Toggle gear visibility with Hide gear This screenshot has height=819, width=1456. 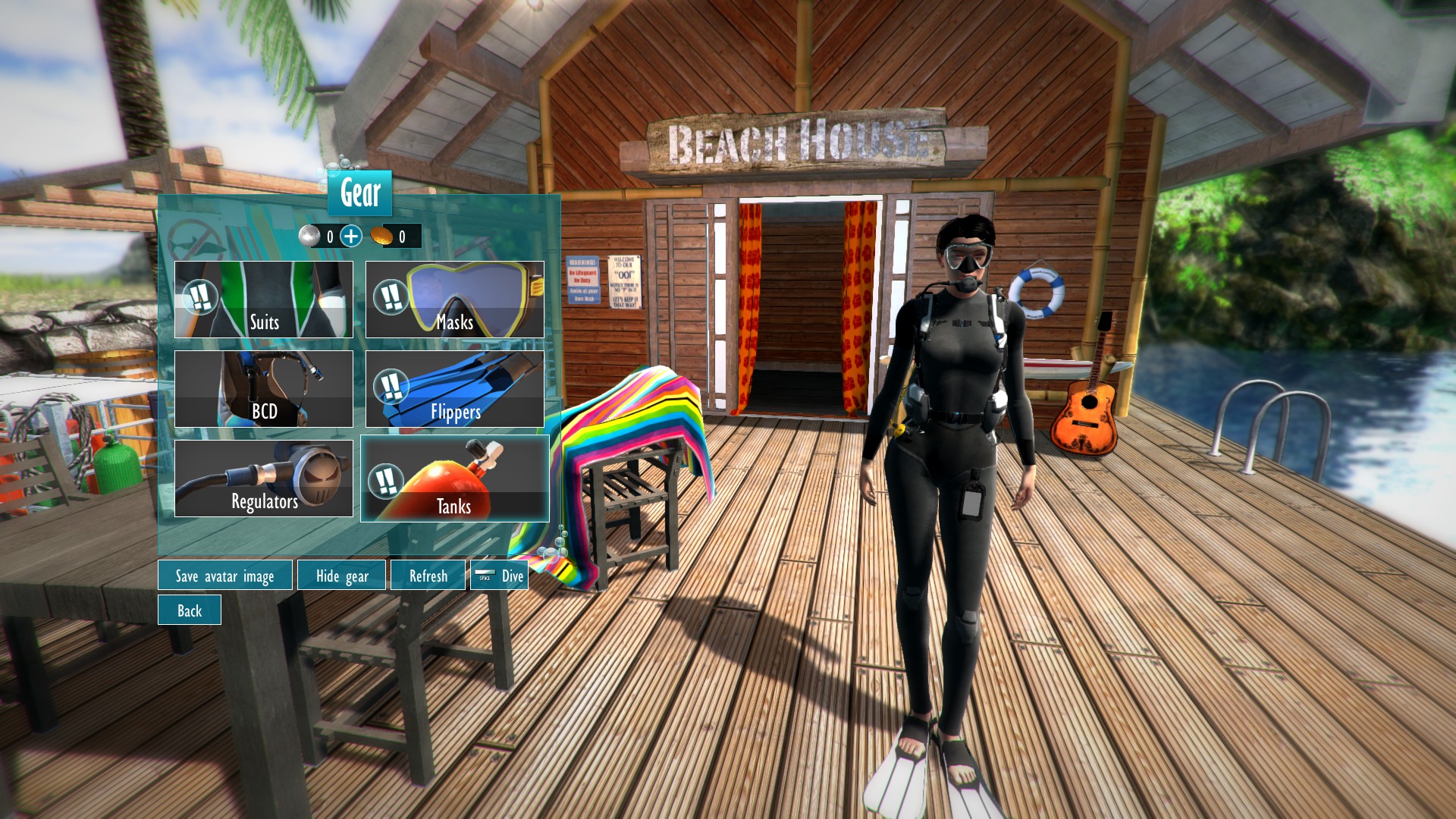(x=340, y=576)
